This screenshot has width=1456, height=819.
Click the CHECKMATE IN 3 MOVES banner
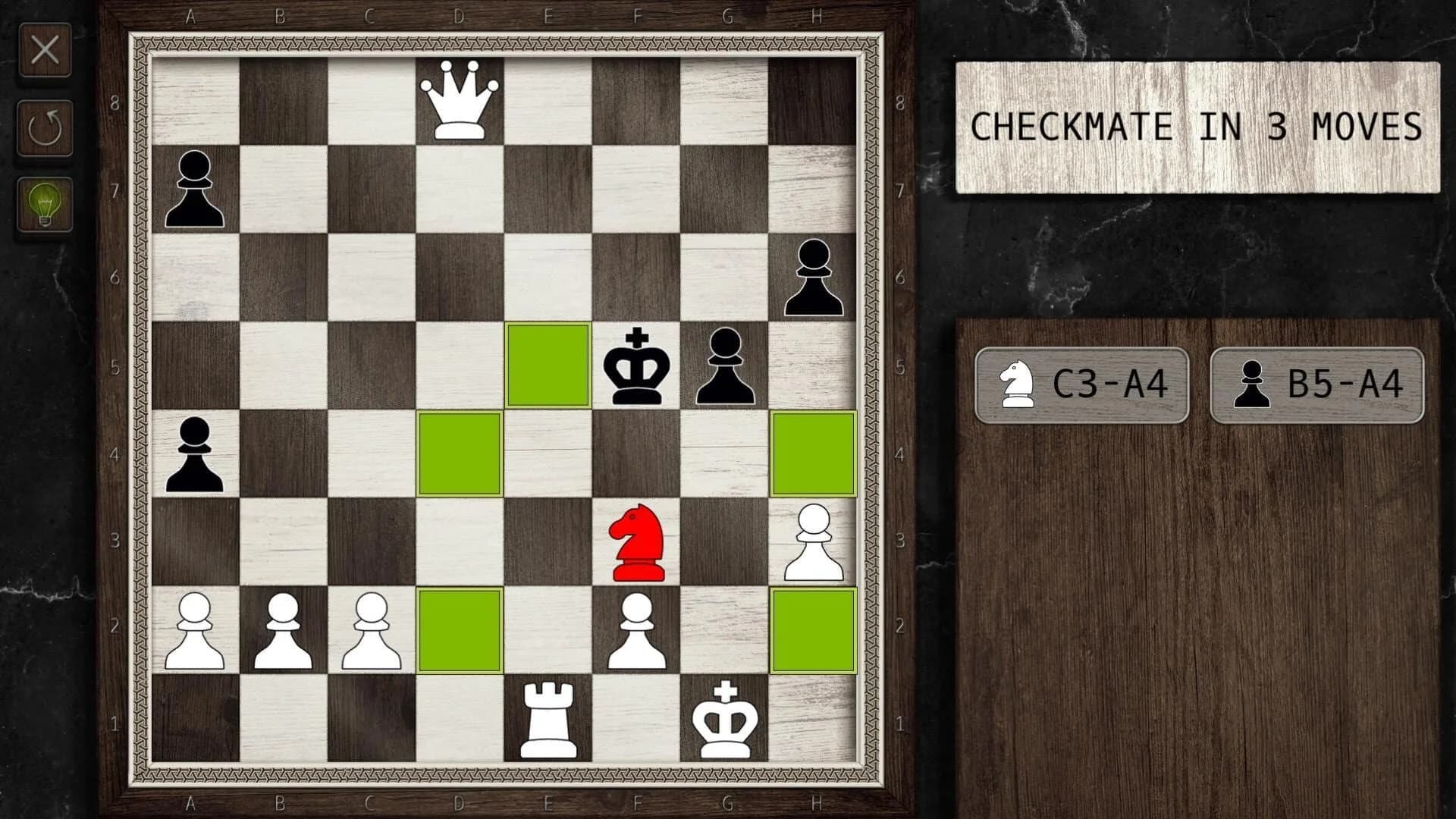(1195, 125)
